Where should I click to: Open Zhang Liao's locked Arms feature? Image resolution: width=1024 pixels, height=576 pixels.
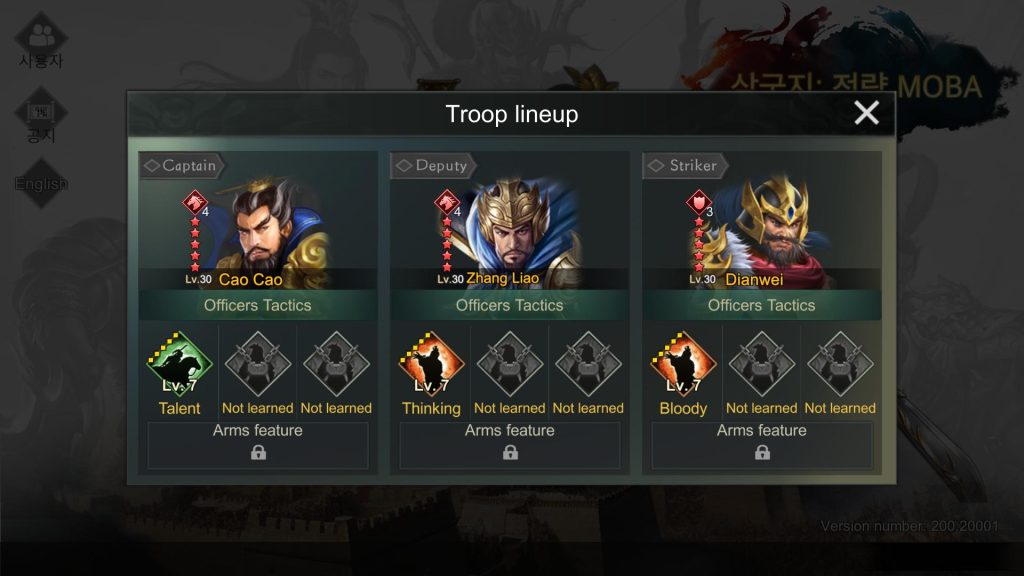point(510,445)
